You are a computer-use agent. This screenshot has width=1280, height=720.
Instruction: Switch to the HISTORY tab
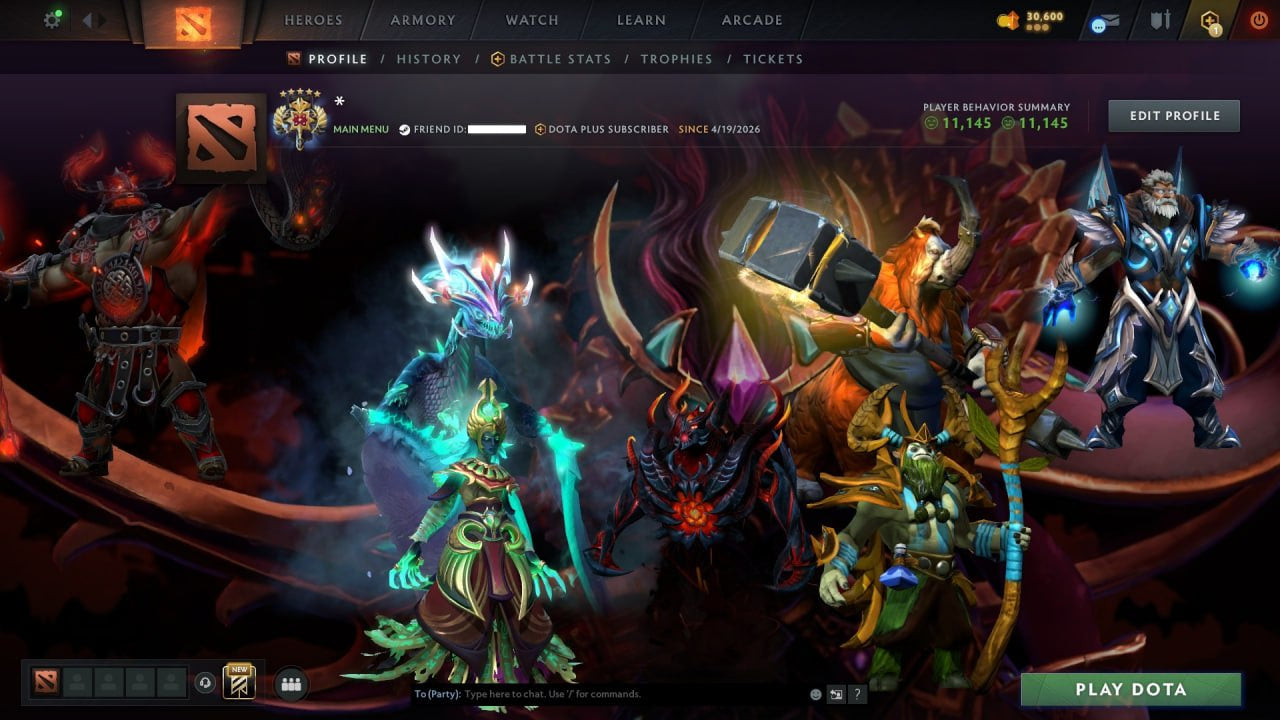pos(428,59)
